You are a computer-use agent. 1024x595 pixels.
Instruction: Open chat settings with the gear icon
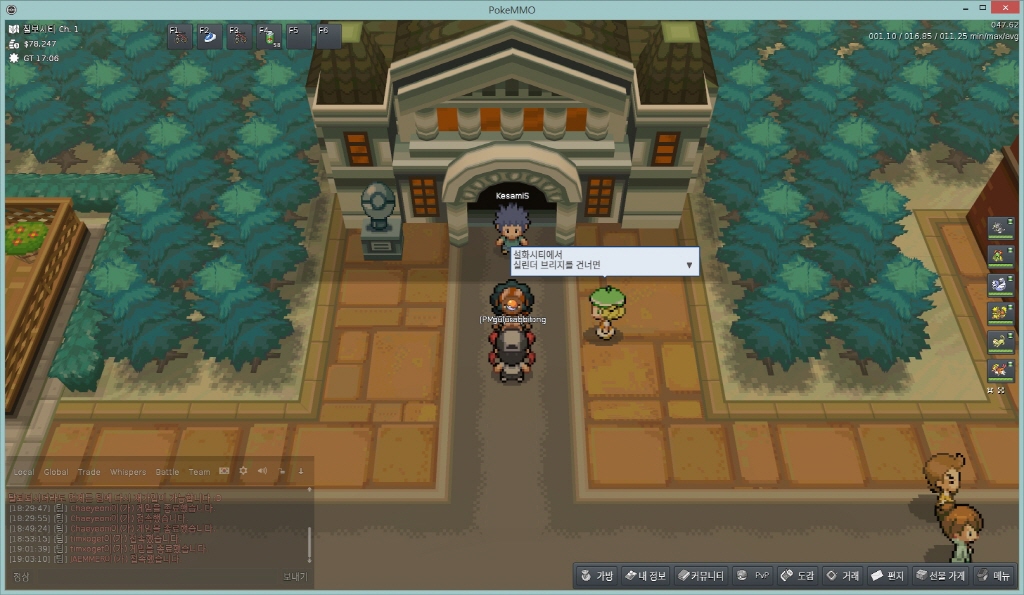pyautogui.click(x=243, y=471)
